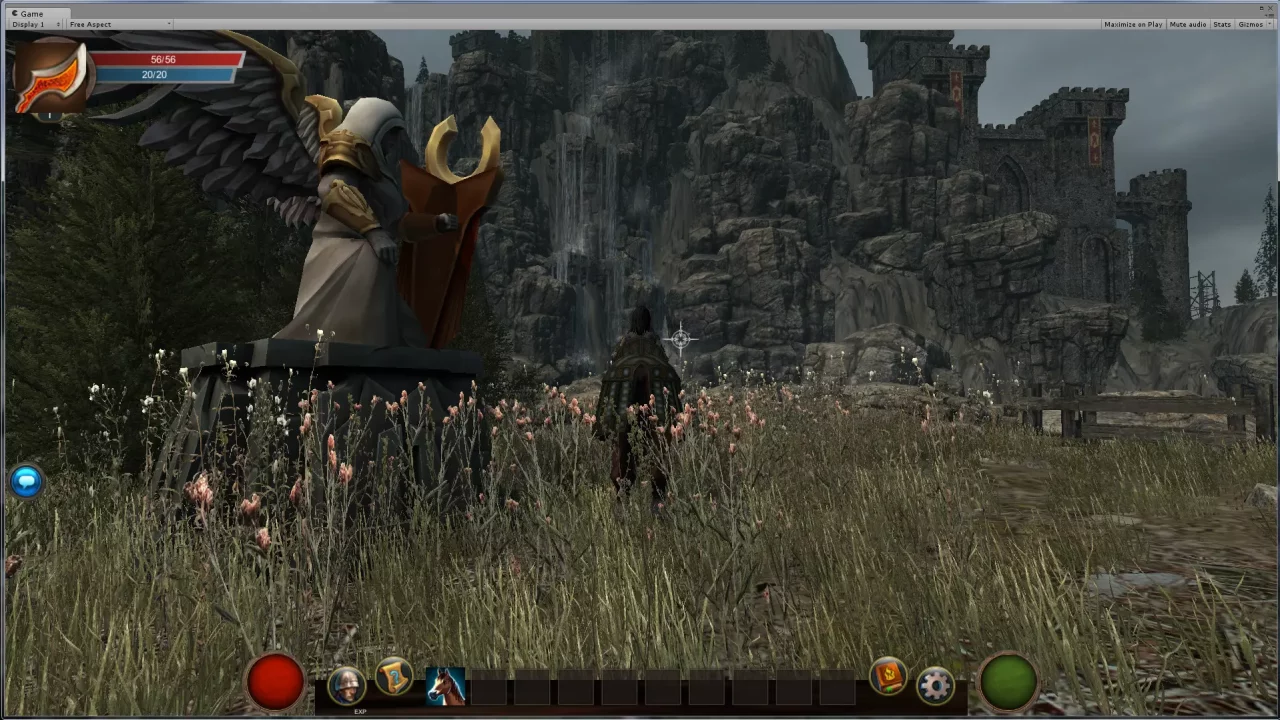The width and height of the screenshot is (1280, 720).
Task: Click the green orb button
Action: tap(1008, 681)
